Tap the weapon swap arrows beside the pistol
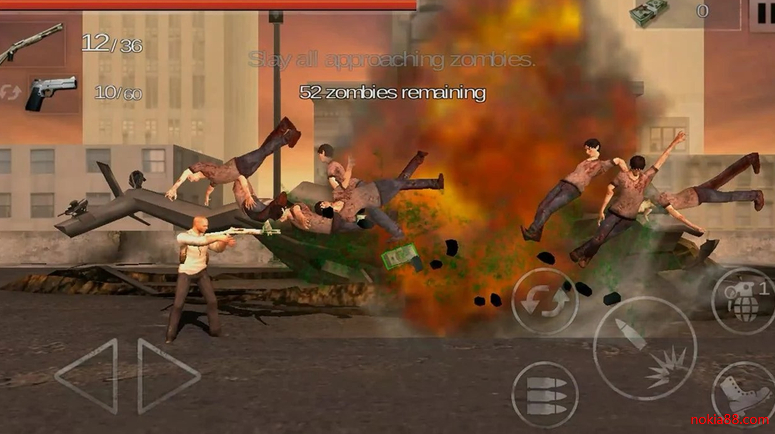 (13, 92)
